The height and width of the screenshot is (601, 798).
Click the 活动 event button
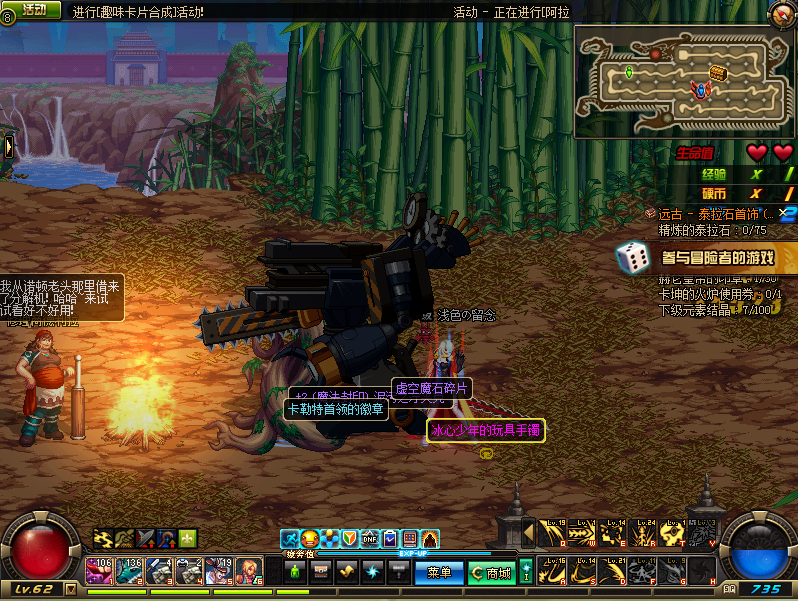[x=34, y=9]
